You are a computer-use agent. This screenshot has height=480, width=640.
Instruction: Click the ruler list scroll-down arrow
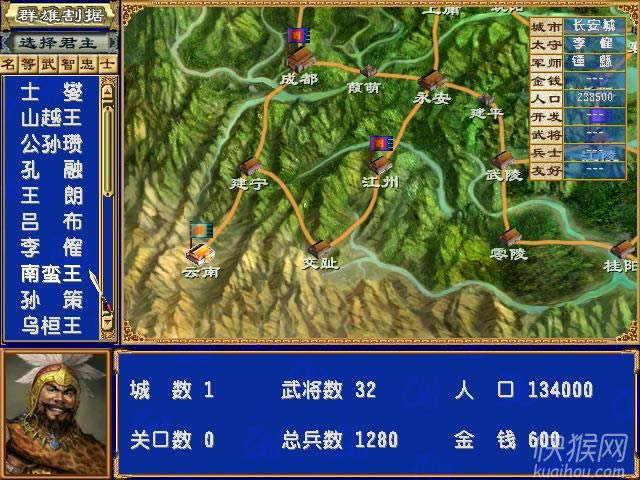(108, 325)
